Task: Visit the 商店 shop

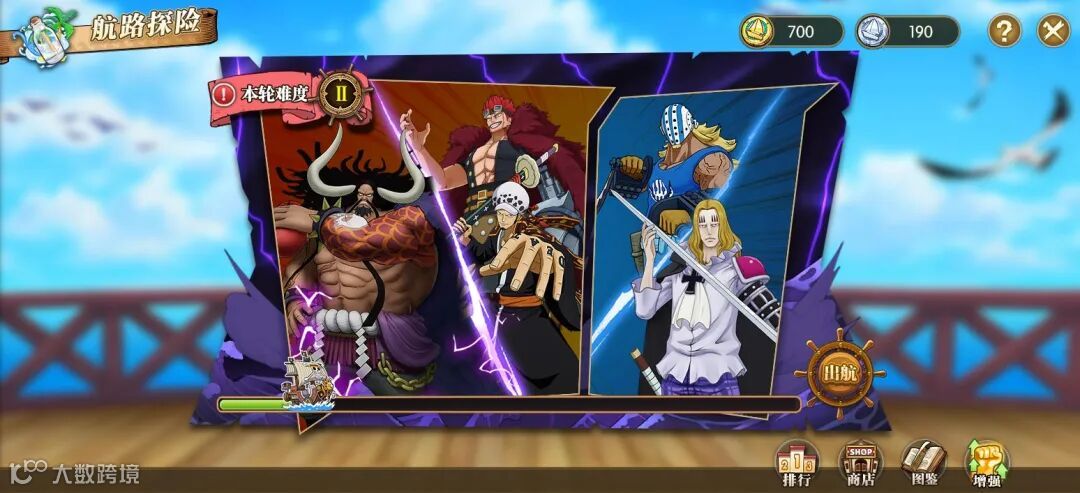Action: (x=860, y=462)
